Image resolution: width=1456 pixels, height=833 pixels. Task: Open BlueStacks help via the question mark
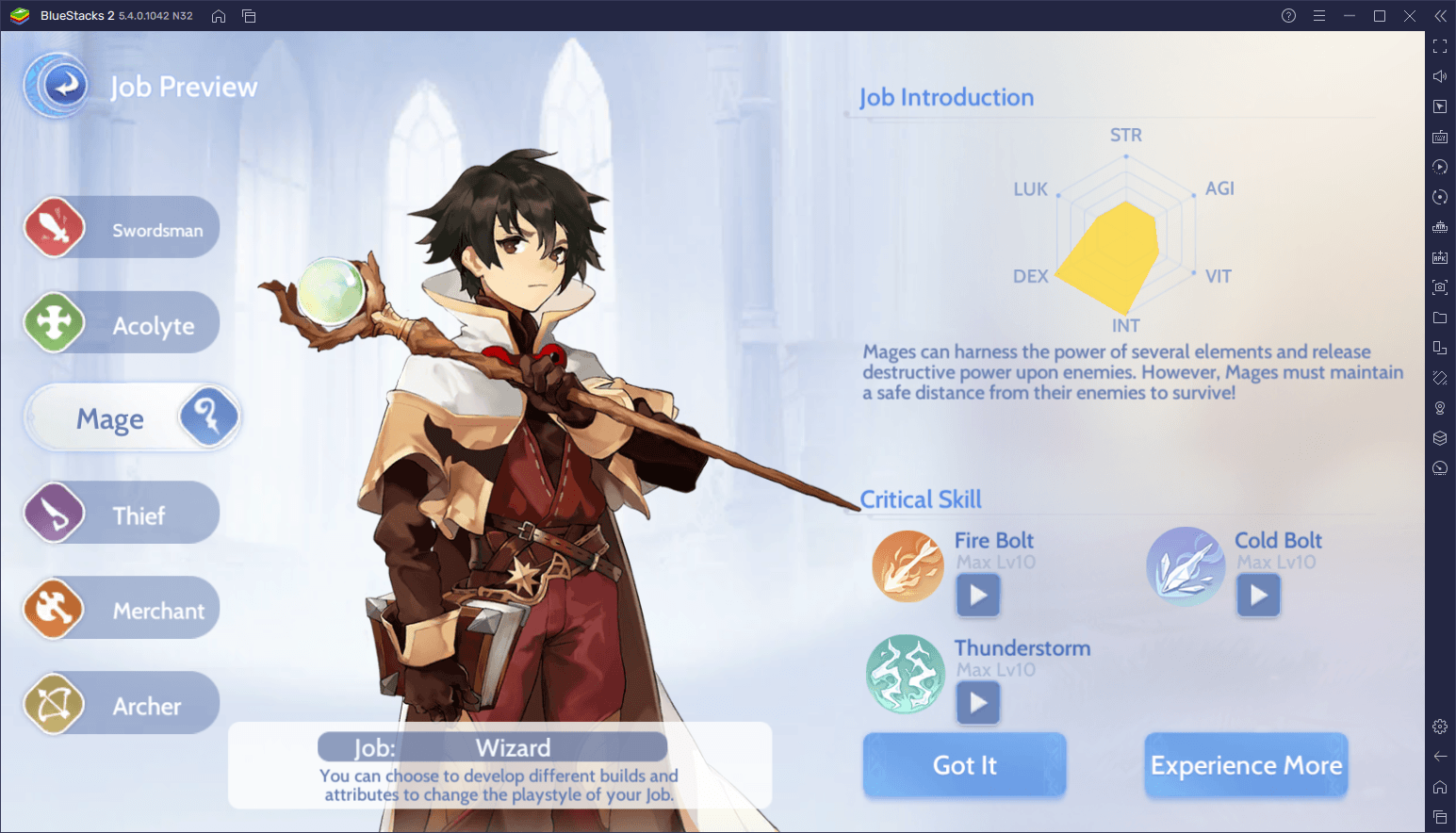[x=1287, y=15]
